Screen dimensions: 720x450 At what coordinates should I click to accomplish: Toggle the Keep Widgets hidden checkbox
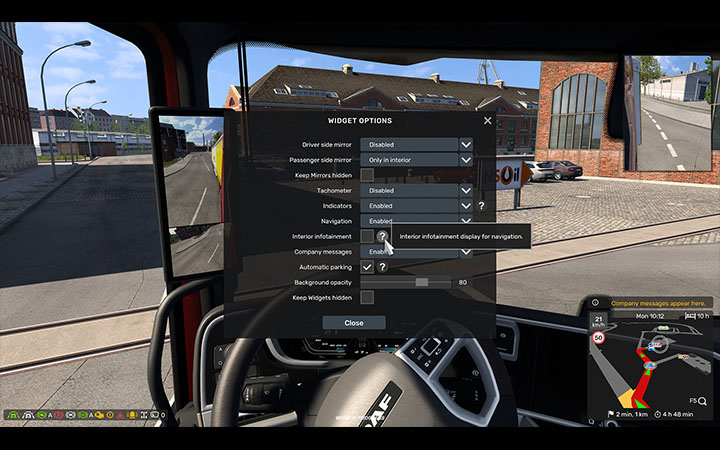tap(367, 297)
